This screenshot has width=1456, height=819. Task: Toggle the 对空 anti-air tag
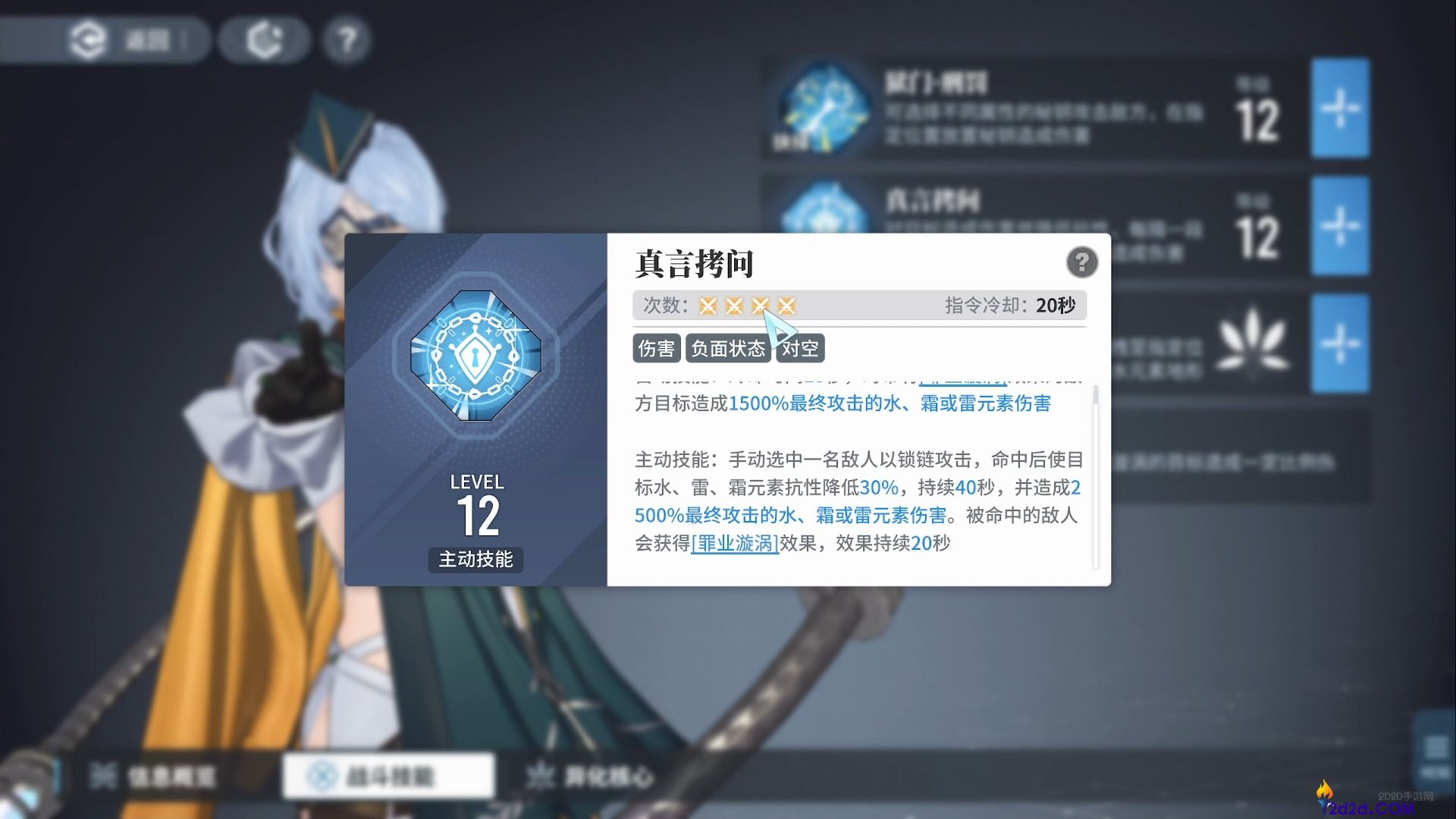pyautogui.click(x=800, y=348)
